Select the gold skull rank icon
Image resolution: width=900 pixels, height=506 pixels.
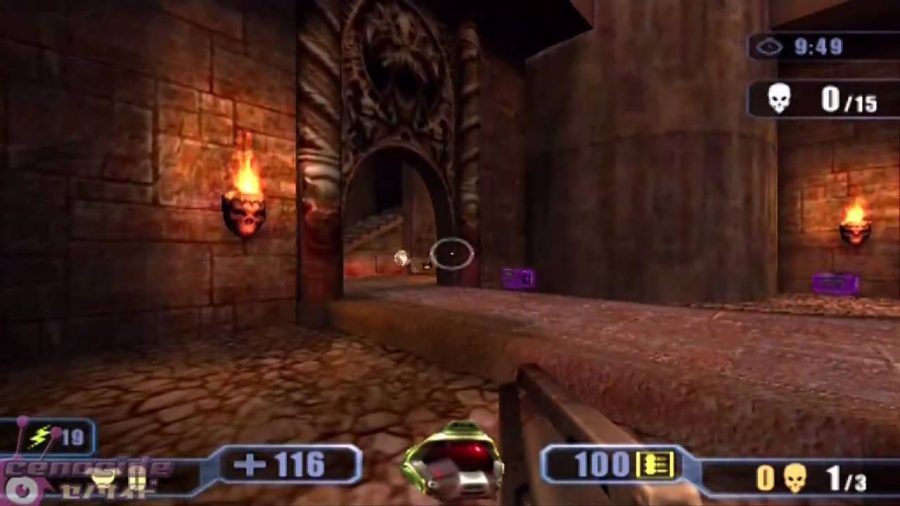tap(795, 477)
